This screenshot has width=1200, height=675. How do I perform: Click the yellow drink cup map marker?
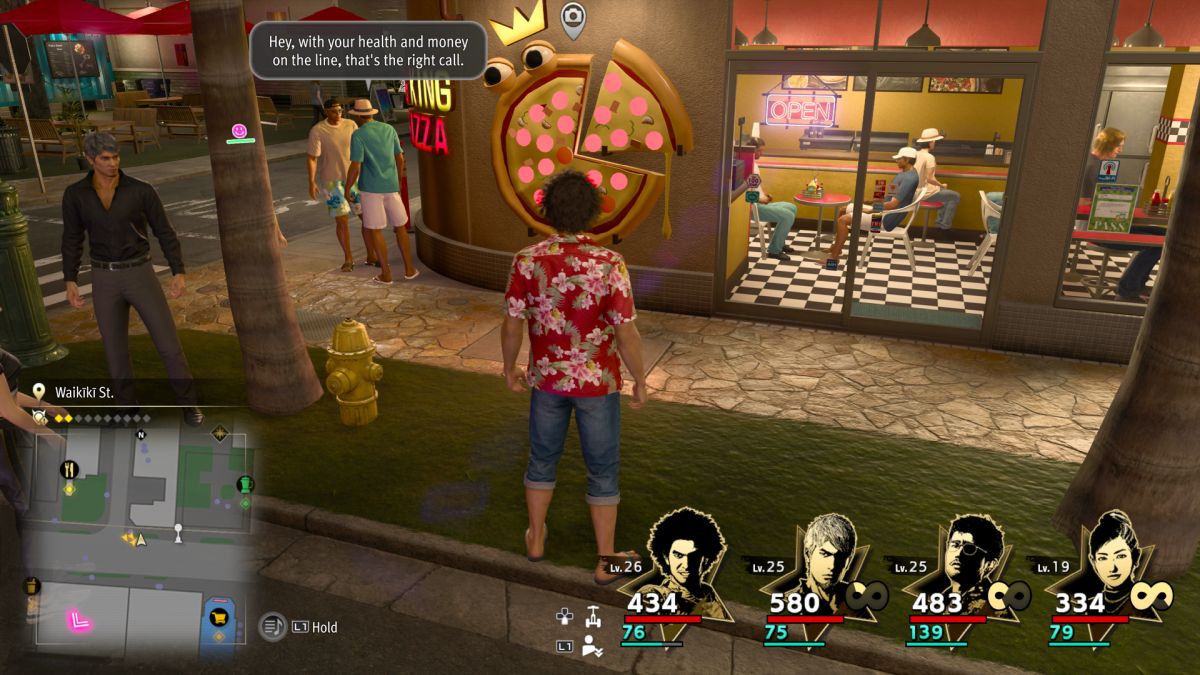(x=31, y=586)
